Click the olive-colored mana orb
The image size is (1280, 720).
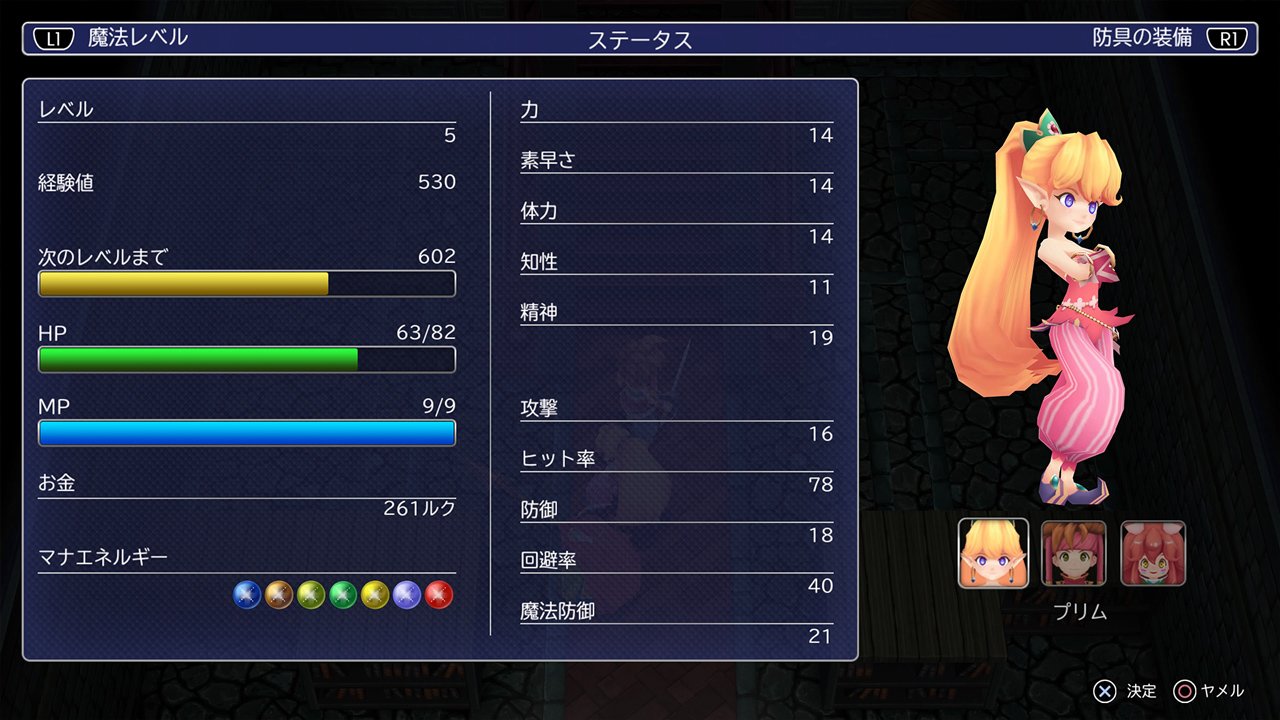pyautogui.click(x=311, y=594)
